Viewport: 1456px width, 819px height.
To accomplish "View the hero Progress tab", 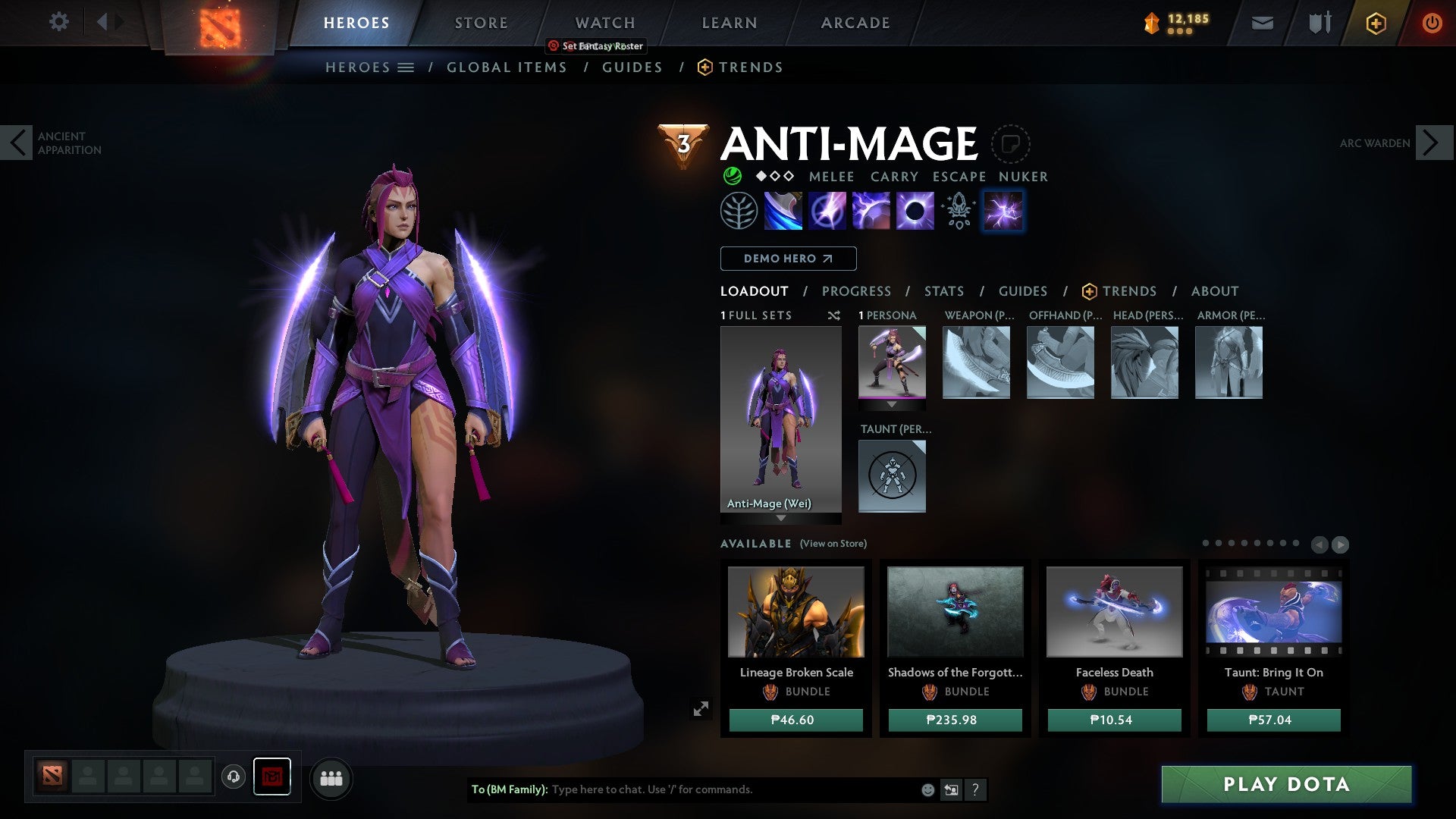I will [x=856, y=291].
